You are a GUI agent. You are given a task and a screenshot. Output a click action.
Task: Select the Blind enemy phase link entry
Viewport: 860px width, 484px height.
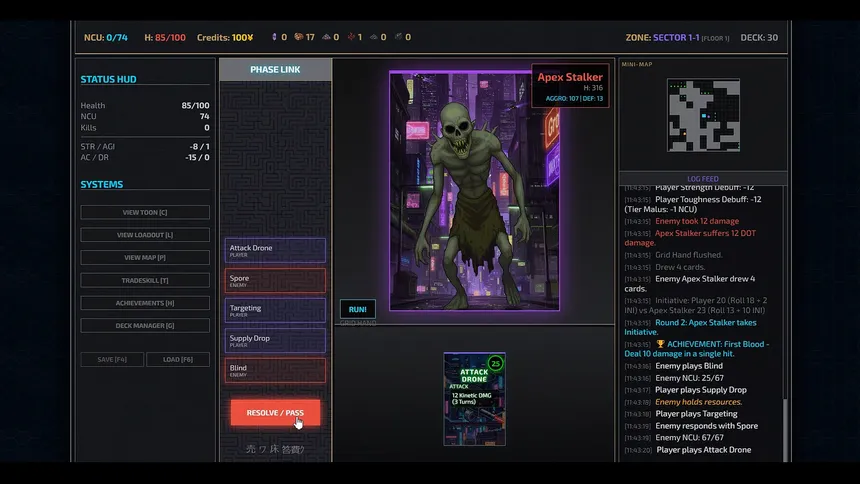pyautogui.click(x=275, y=370)
